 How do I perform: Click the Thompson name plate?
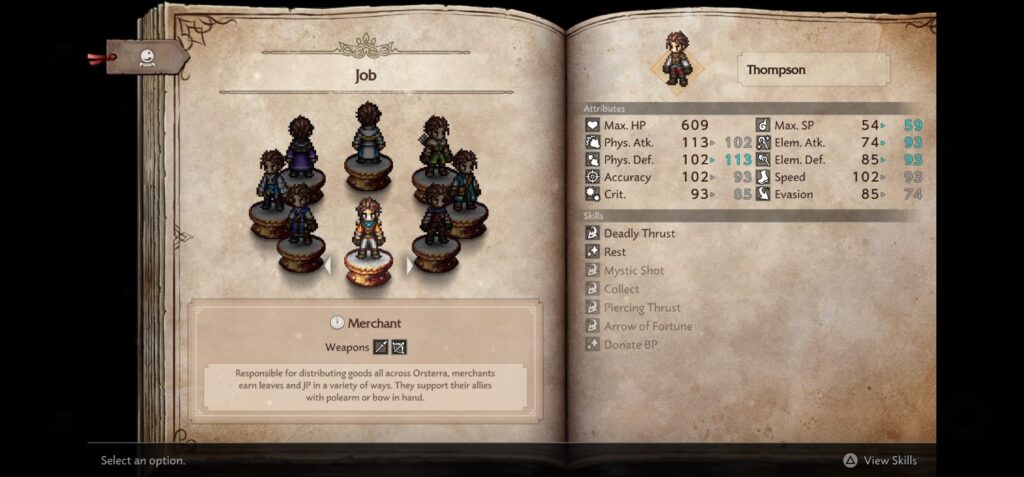tap(814, 70)
